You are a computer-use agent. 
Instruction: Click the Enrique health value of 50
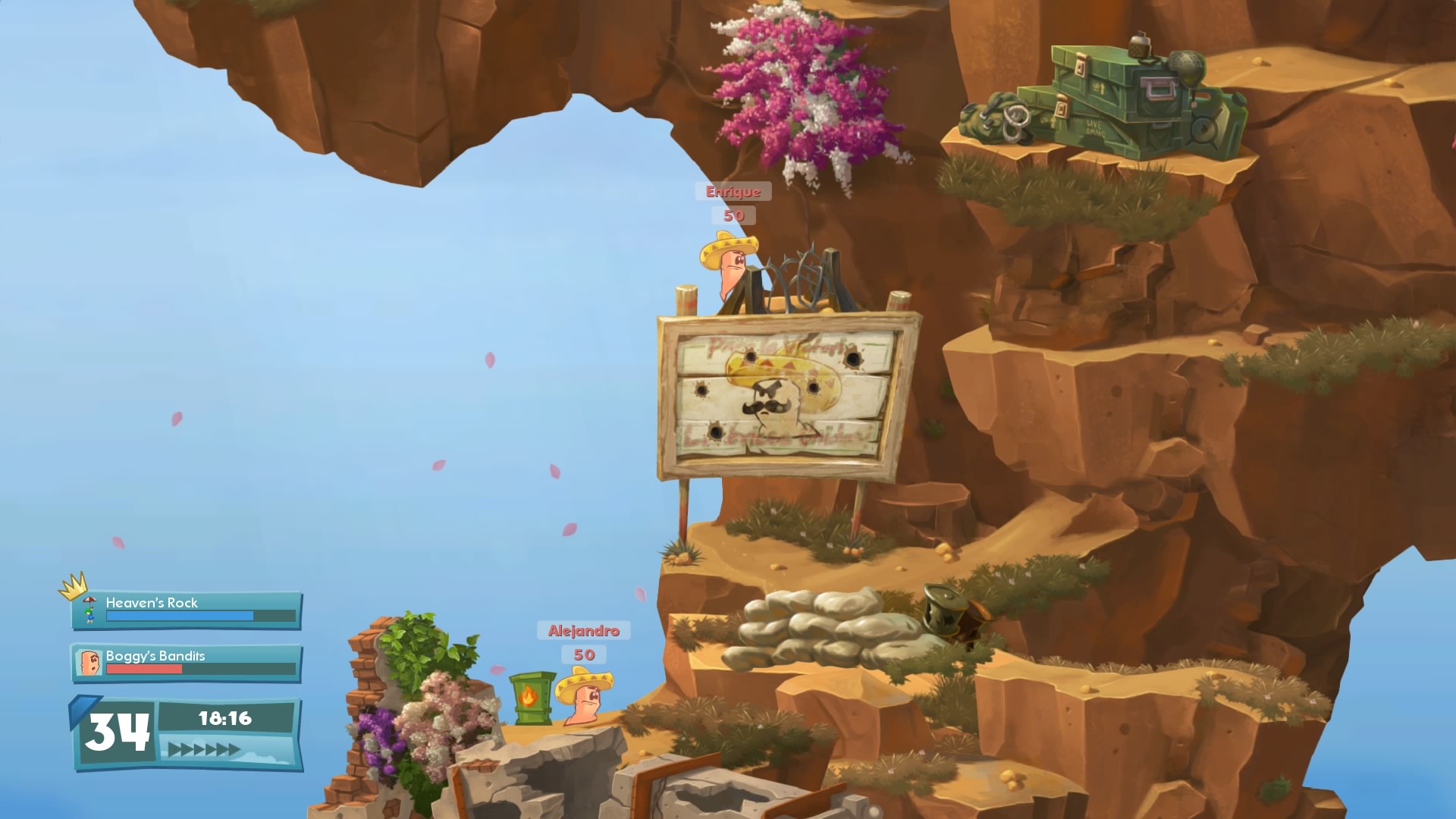coord(733,215)
